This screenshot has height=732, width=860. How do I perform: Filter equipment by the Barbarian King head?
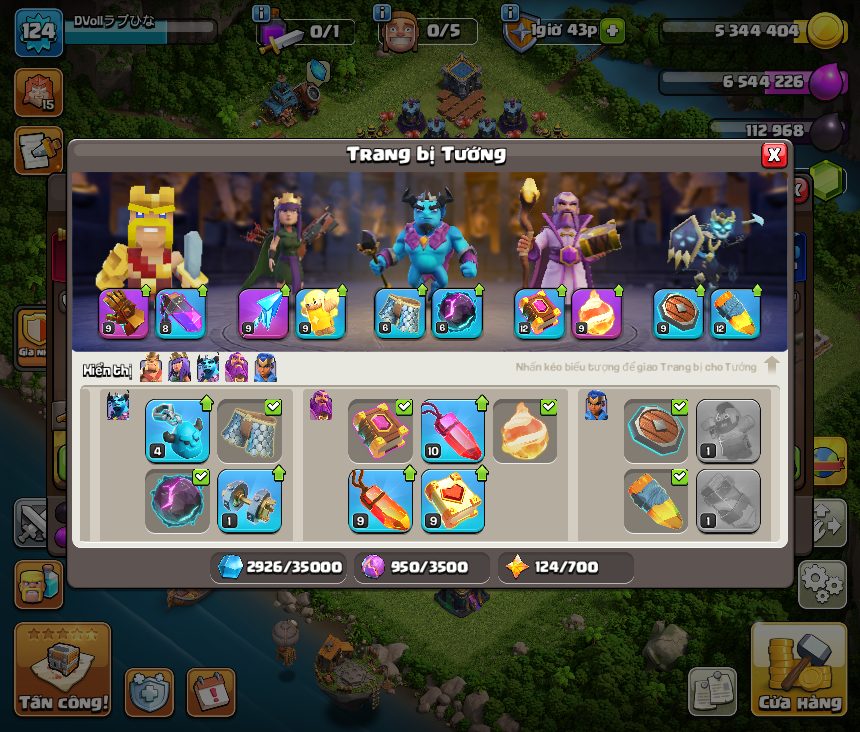pos(151,368)
